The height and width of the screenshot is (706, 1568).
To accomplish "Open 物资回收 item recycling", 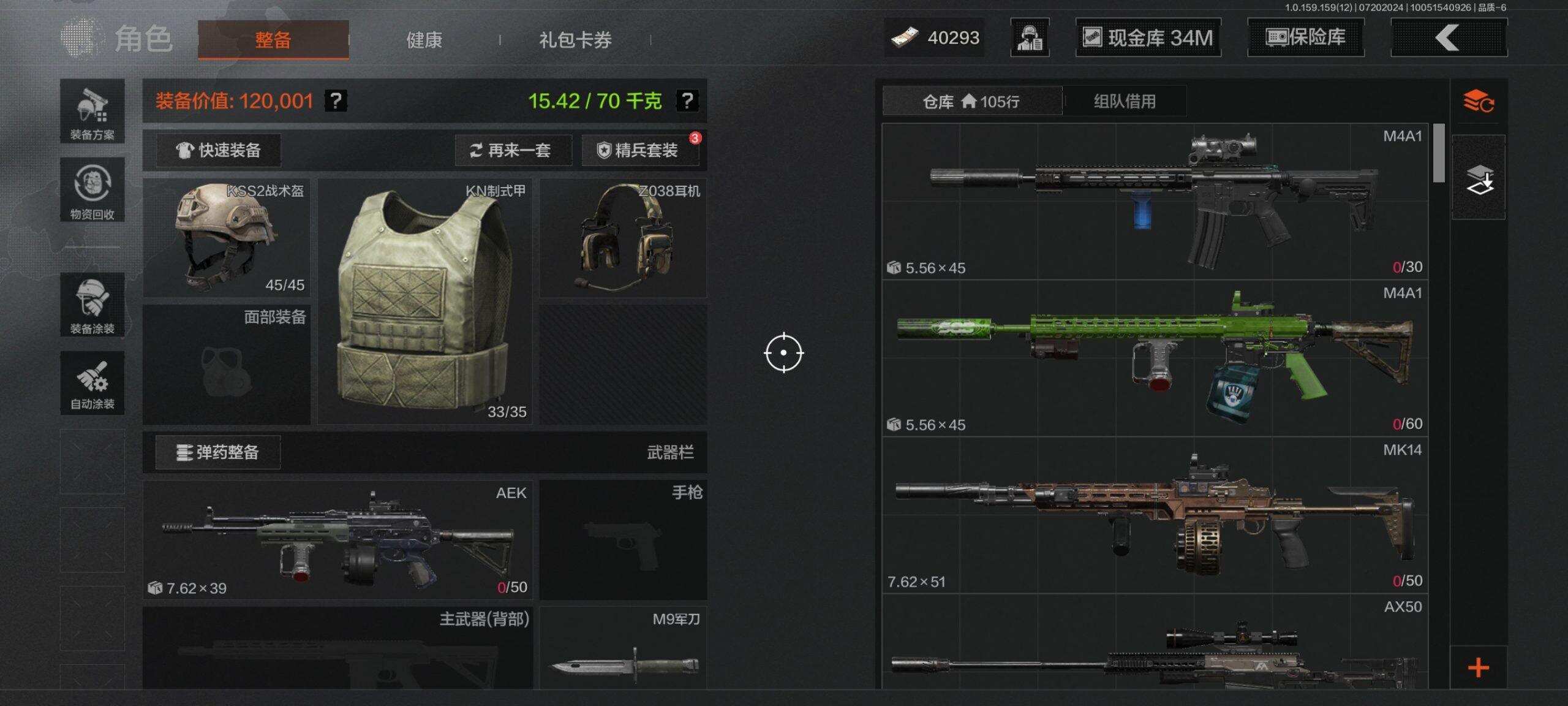I will 92,190.
